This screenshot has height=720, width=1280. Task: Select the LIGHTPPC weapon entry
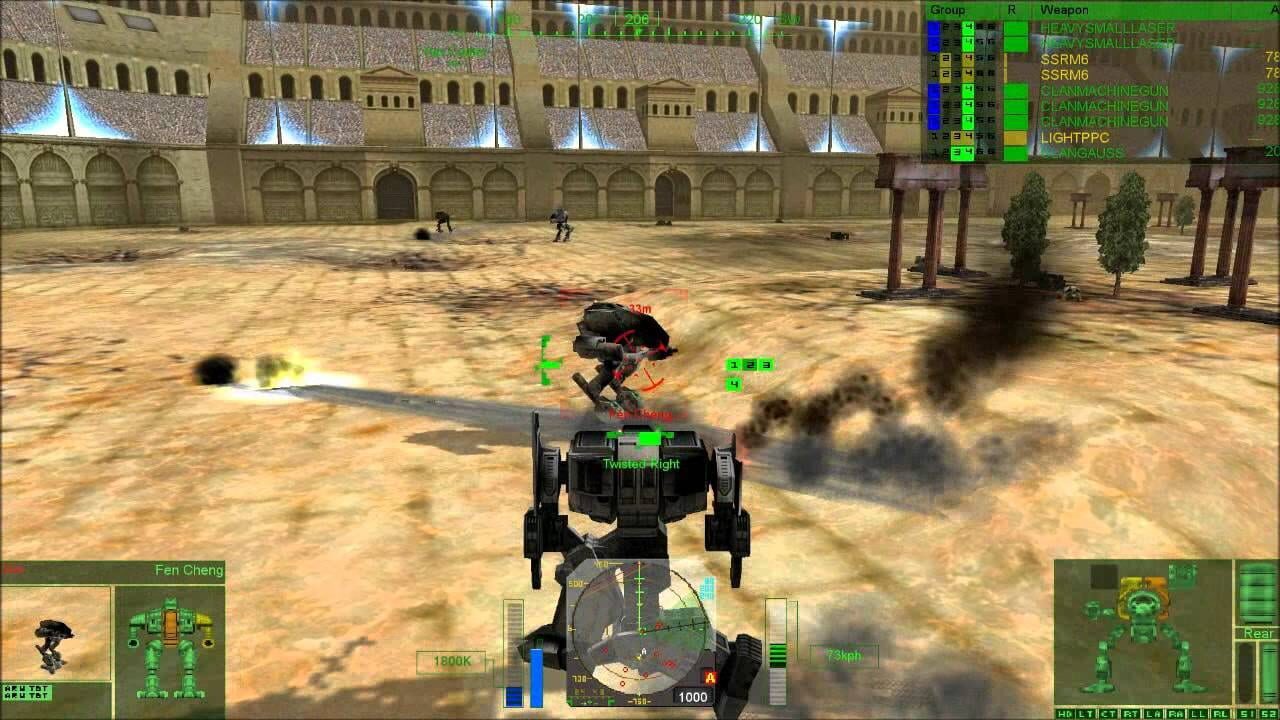(1075, 136)
